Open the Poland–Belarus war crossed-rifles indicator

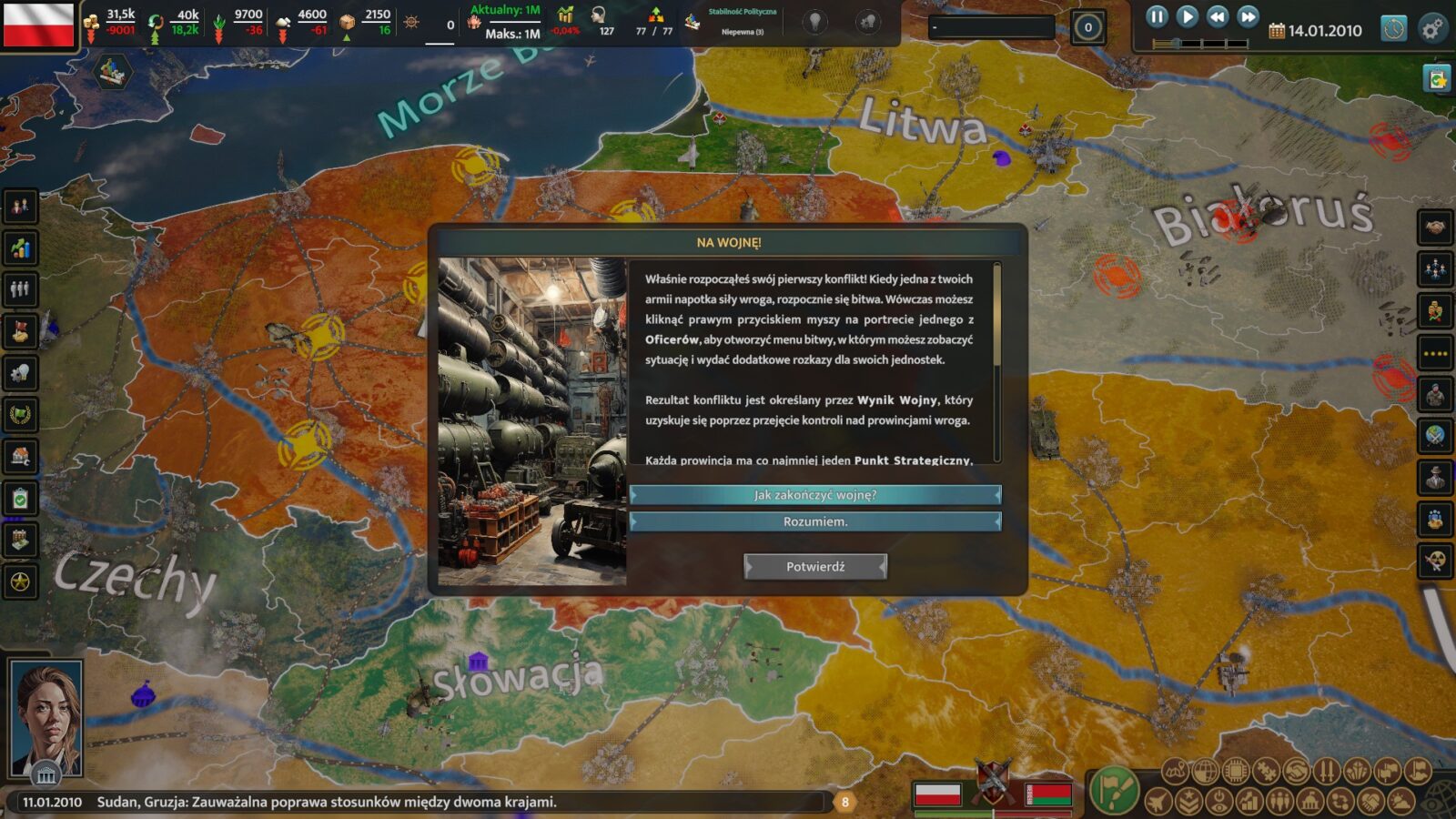[x=993, y=781]
